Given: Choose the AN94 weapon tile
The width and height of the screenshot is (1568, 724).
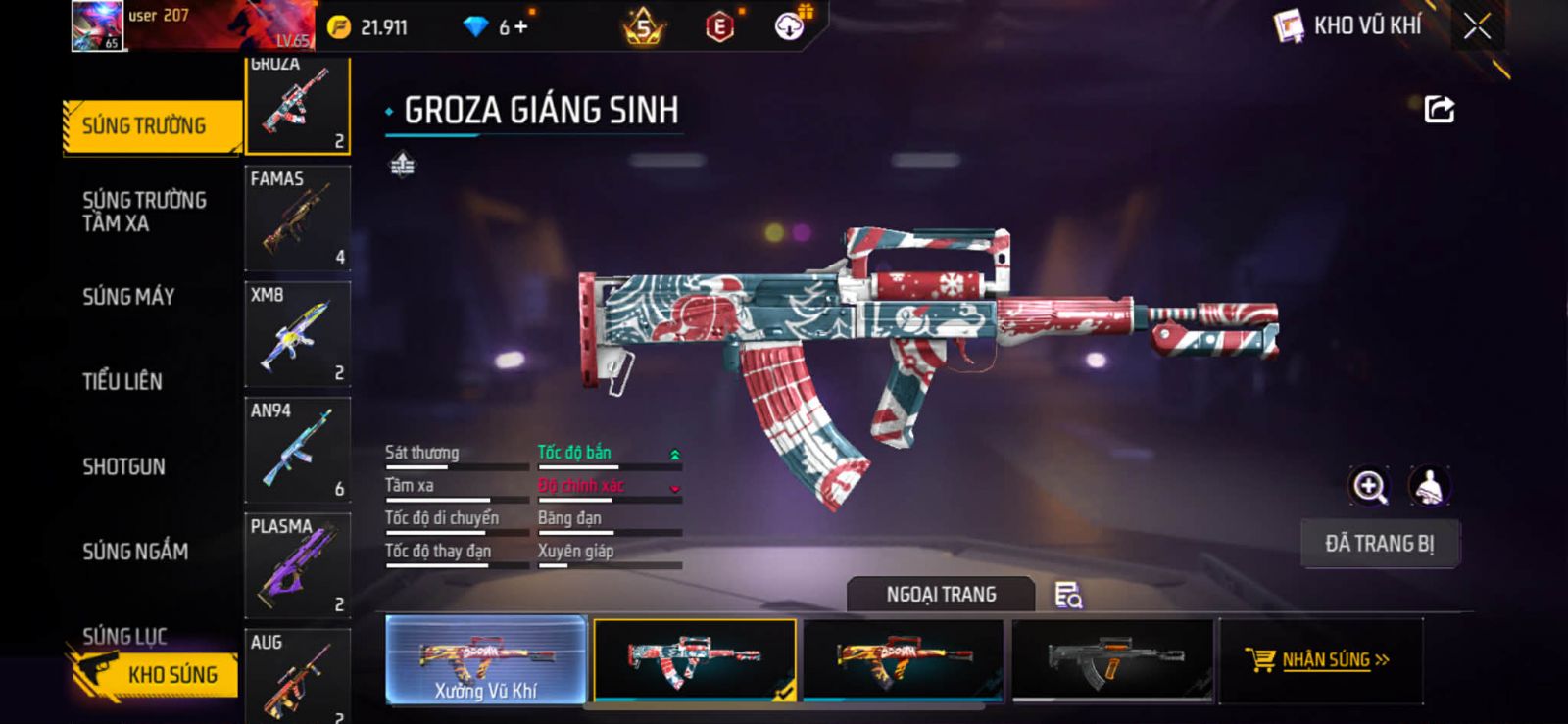Looking at the screenshot, I should point(297,450).
